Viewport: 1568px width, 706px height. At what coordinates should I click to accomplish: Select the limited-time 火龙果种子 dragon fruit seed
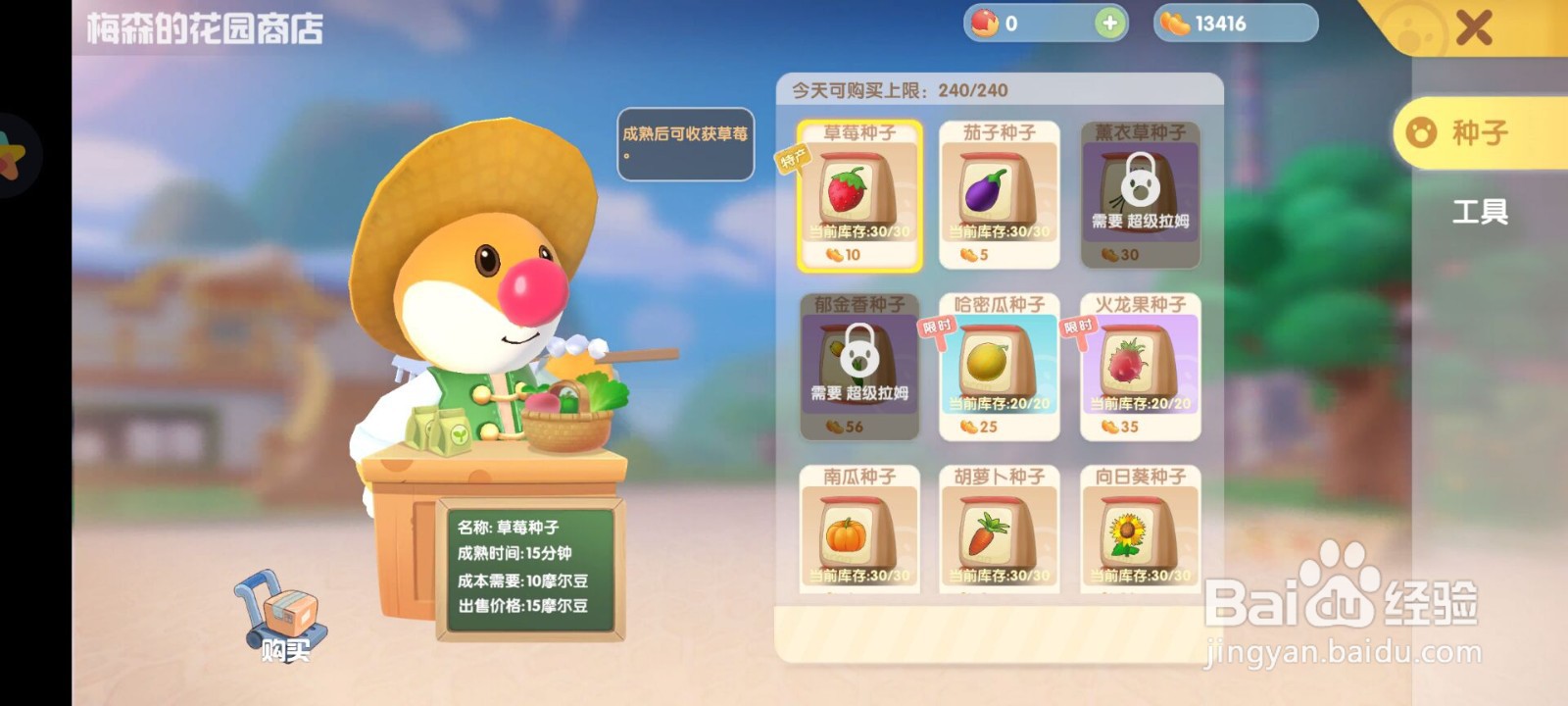click(x=1140, y=368)
